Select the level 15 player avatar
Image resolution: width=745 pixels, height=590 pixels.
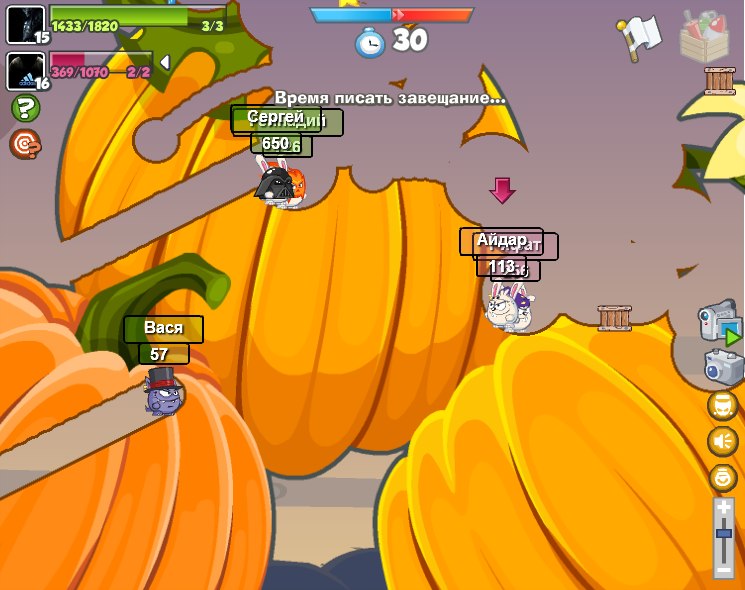[25, 25]
